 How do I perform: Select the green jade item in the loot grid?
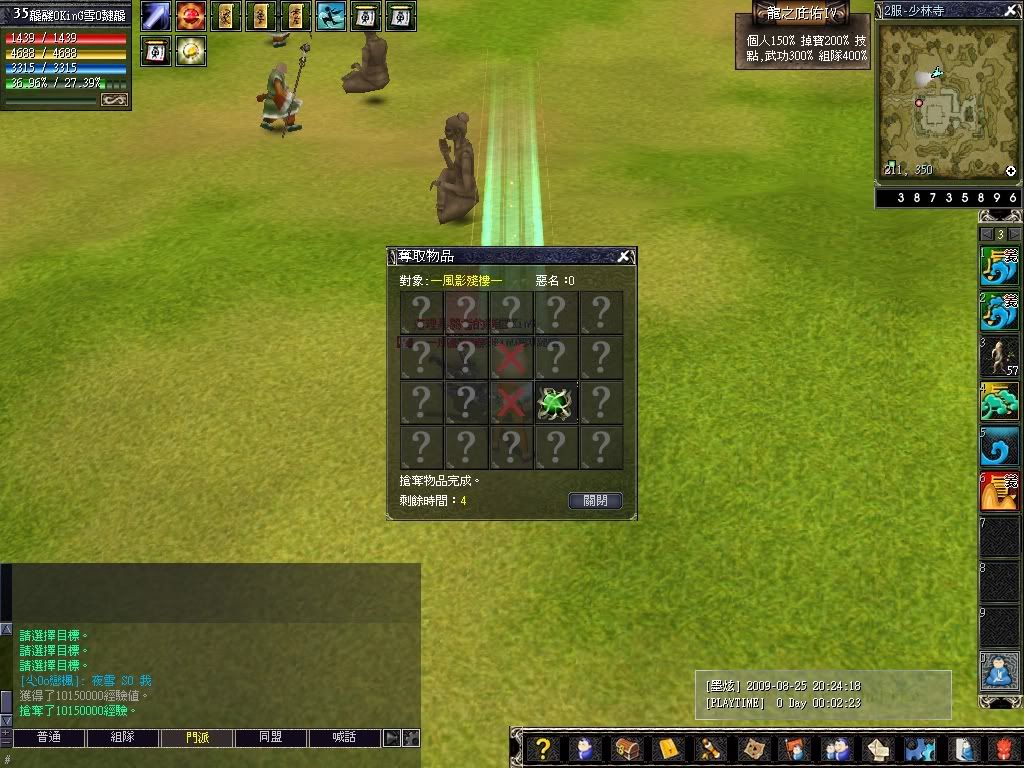[556, 402]
